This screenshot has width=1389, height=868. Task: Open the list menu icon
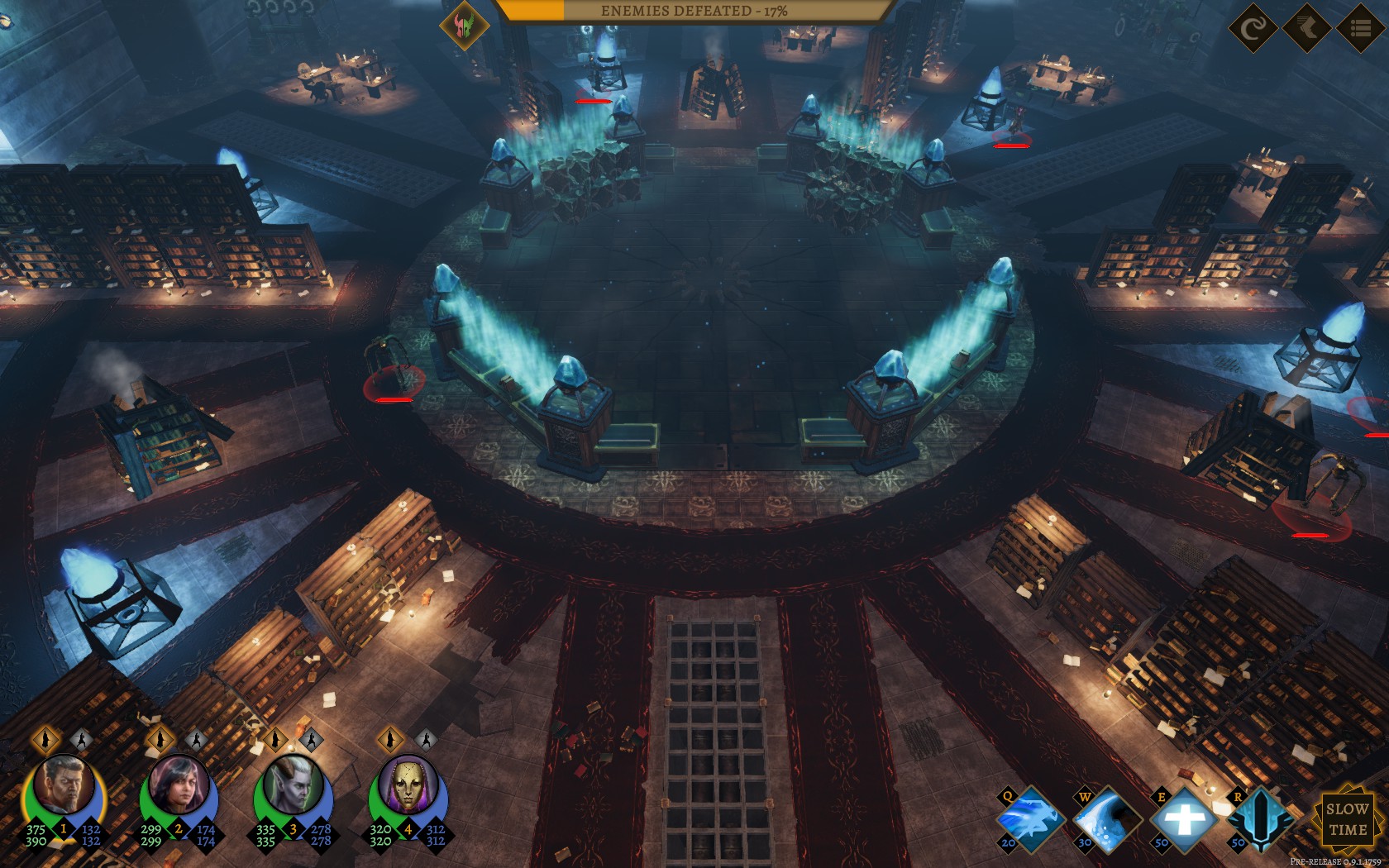pyautogui.click(x=1360, y=29)
